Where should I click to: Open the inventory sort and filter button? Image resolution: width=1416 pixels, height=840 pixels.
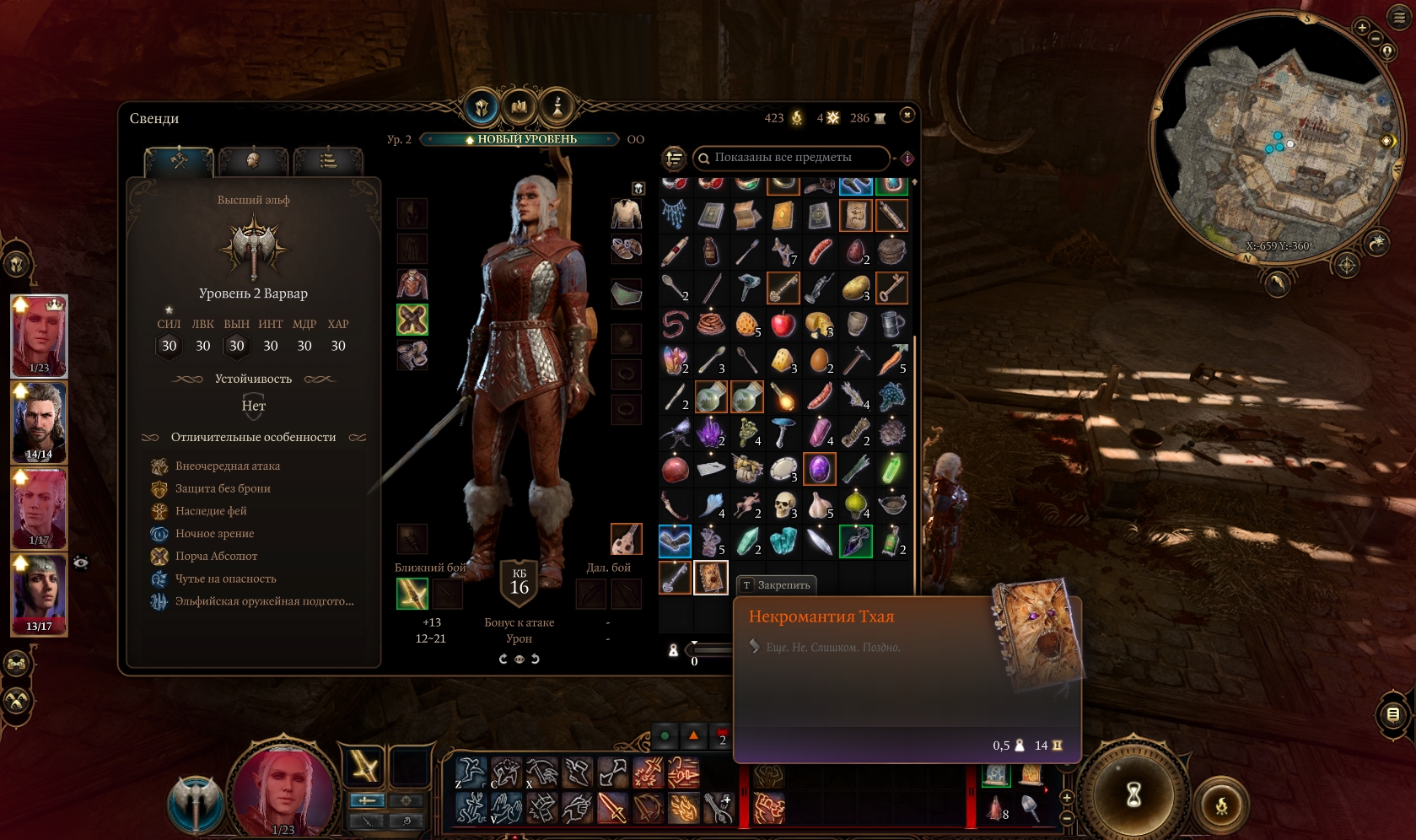674,158
